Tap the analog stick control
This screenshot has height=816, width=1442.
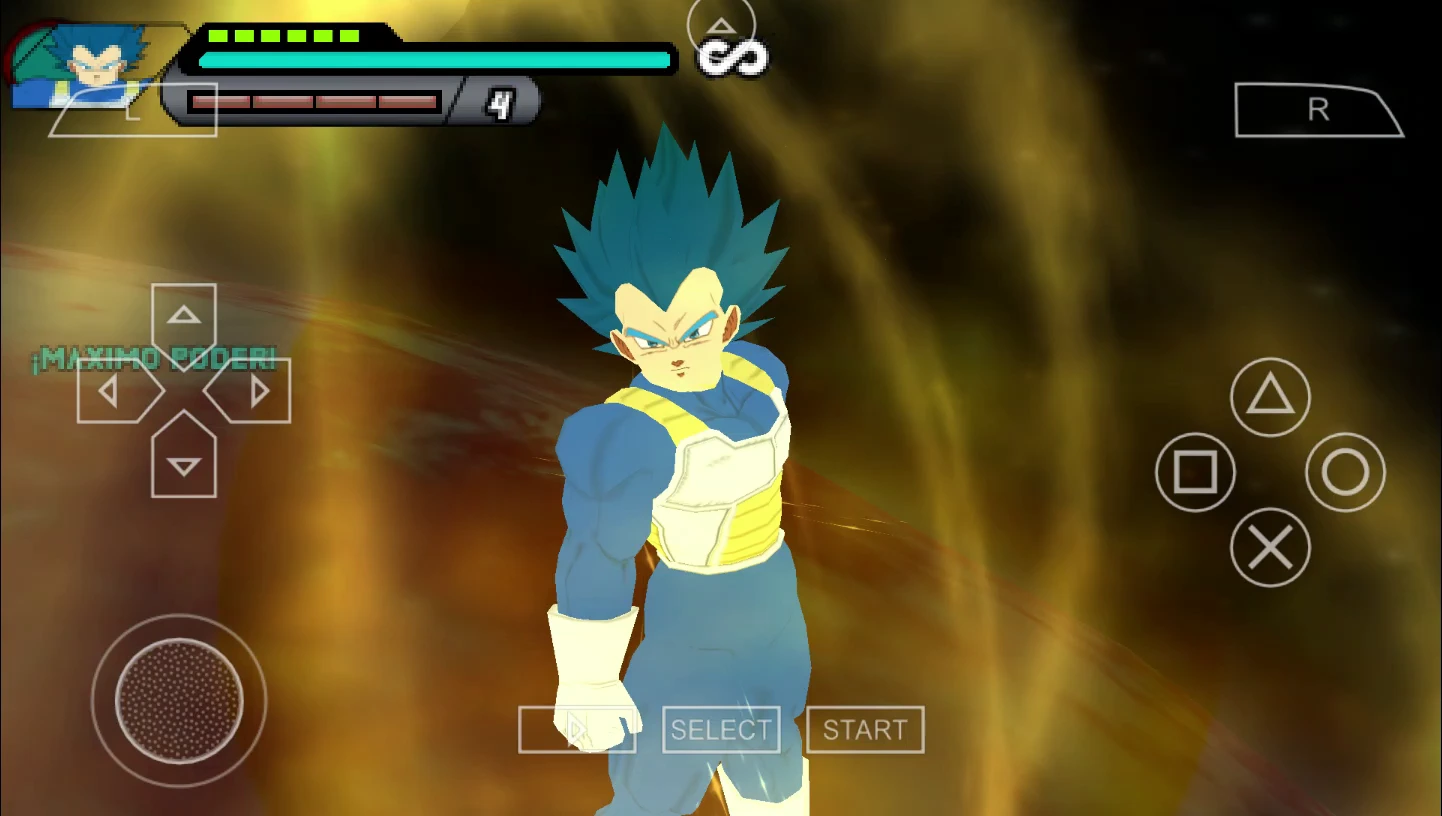point(178,700)
